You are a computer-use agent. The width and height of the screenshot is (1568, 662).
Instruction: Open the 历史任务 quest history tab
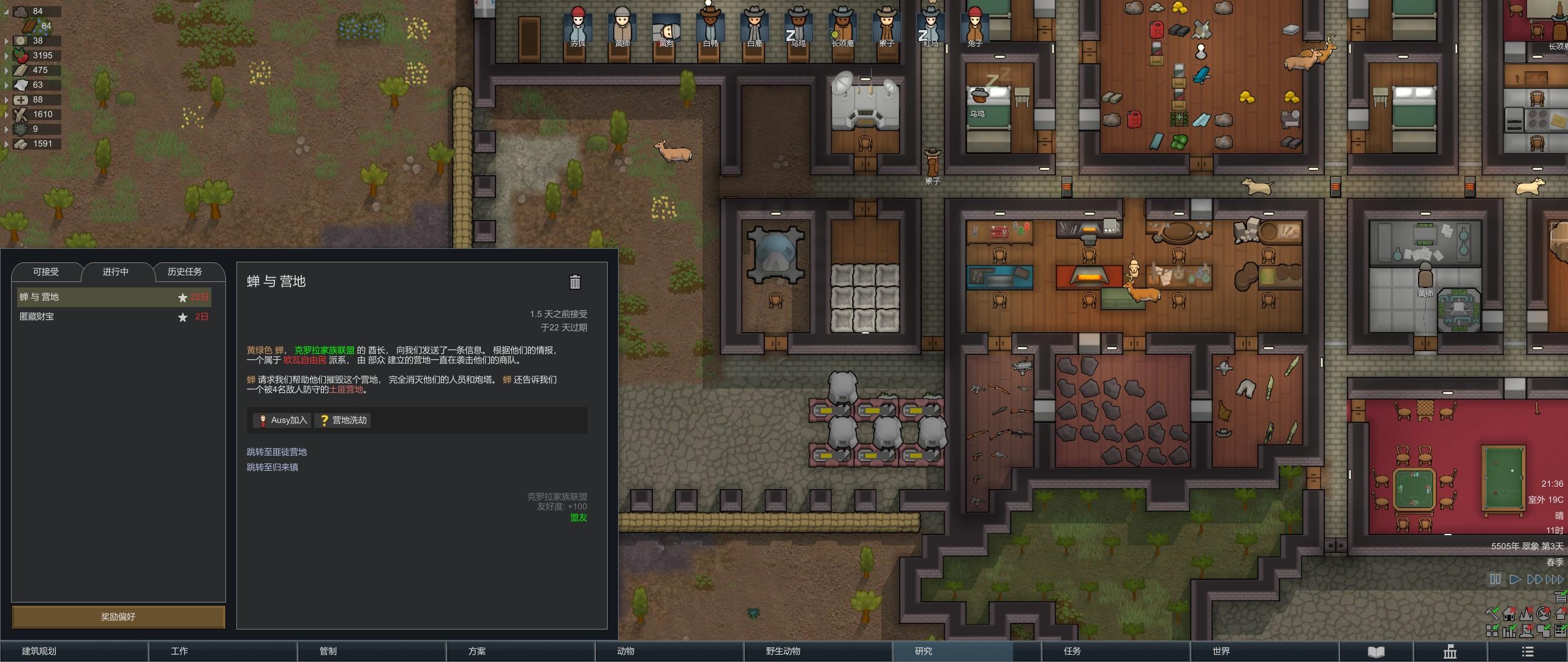(x=184, y=272)
